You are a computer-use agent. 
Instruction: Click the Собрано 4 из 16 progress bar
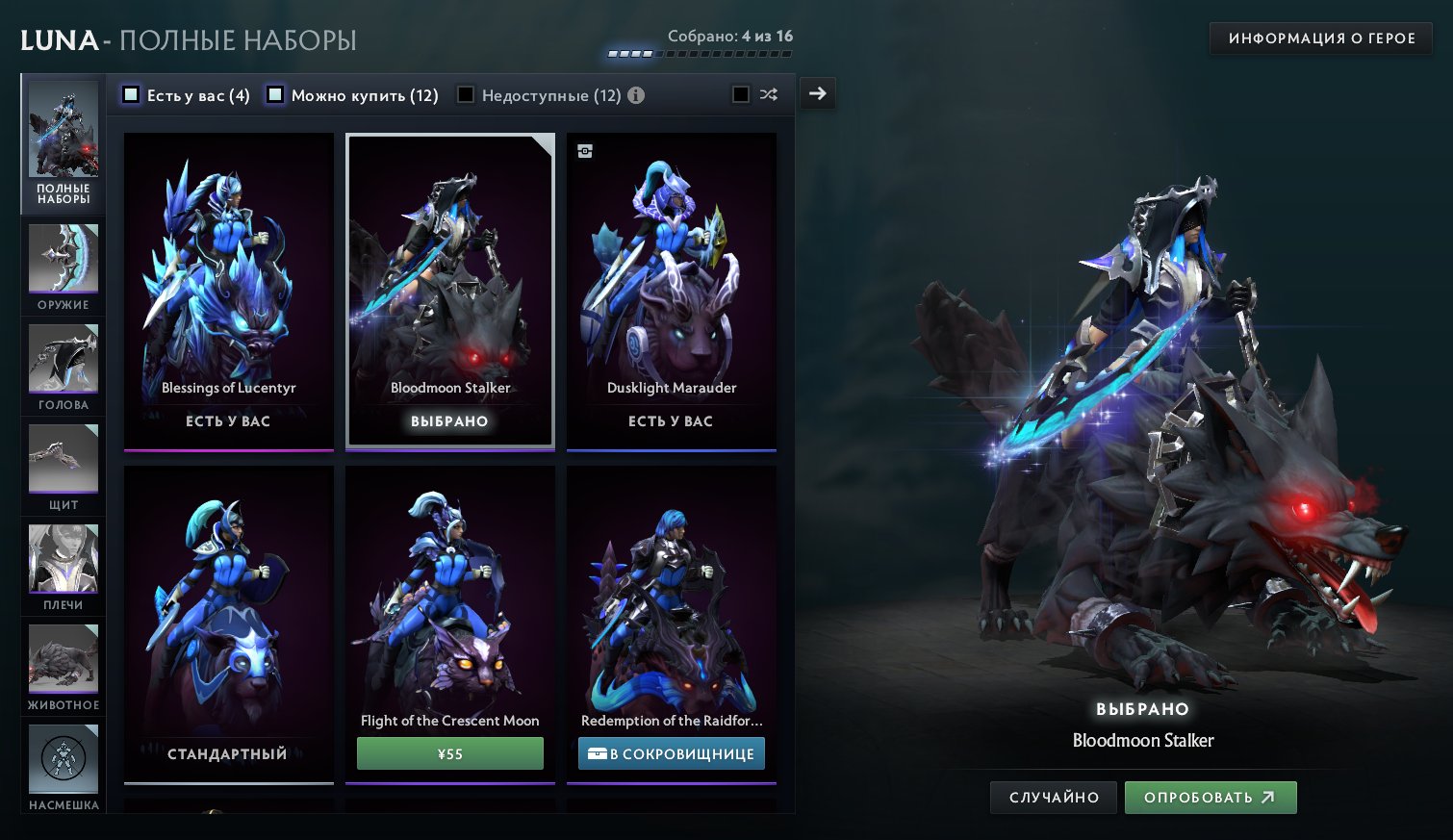pos(700,54)
